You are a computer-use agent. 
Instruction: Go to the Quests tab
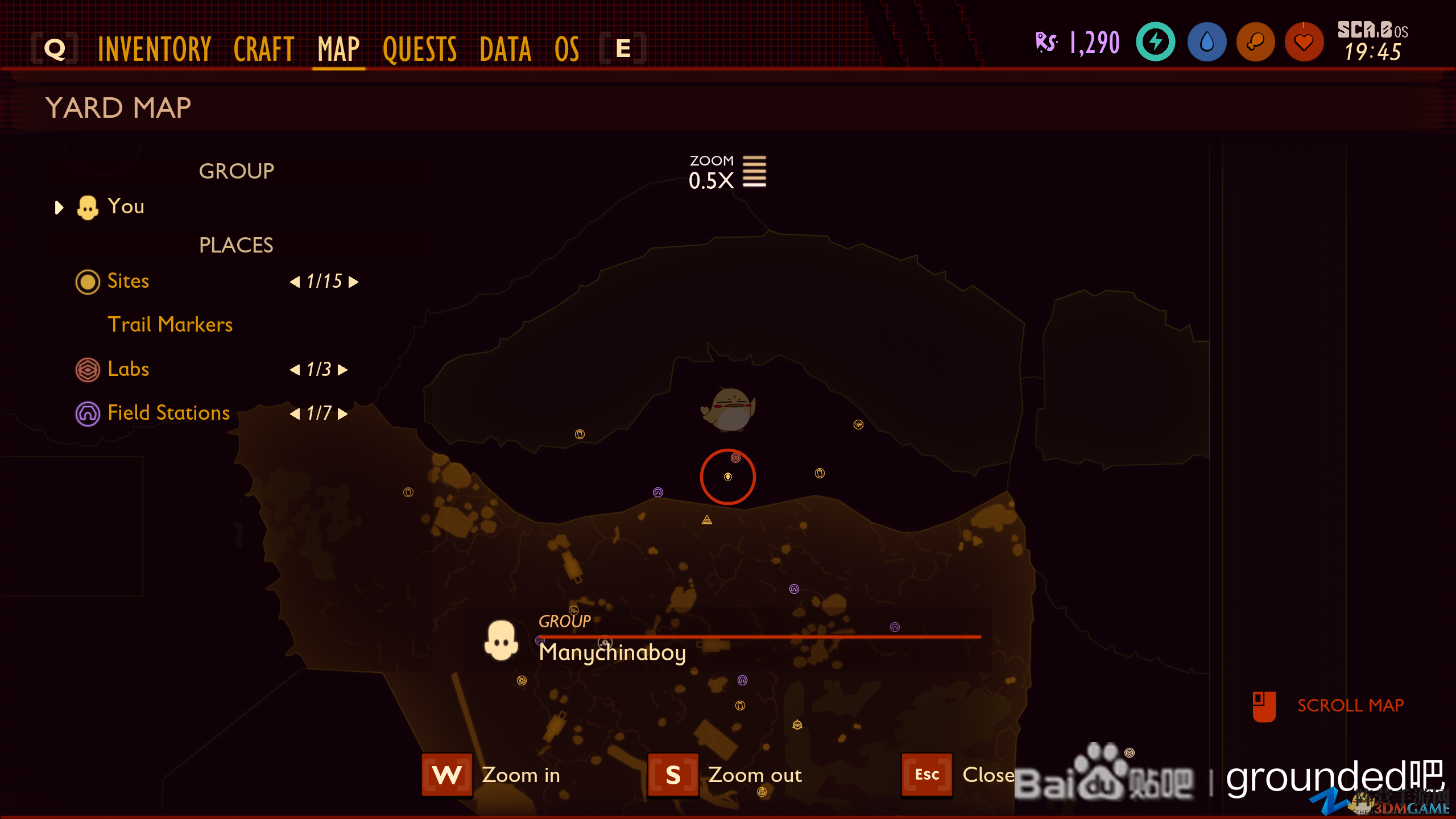tap(420, 49)
